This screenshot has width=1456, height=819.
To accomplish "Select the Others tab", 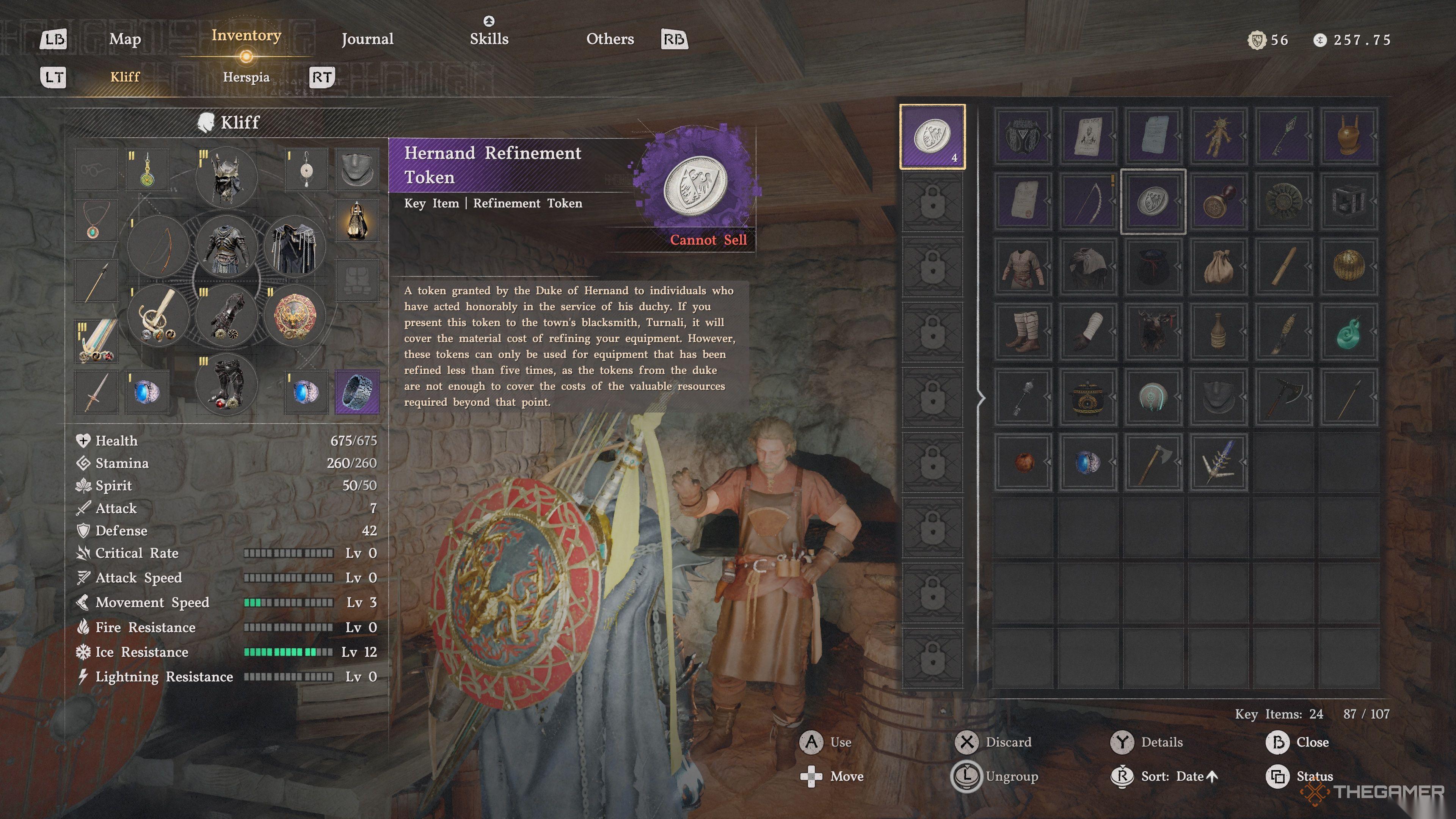I will coord(610,39).
